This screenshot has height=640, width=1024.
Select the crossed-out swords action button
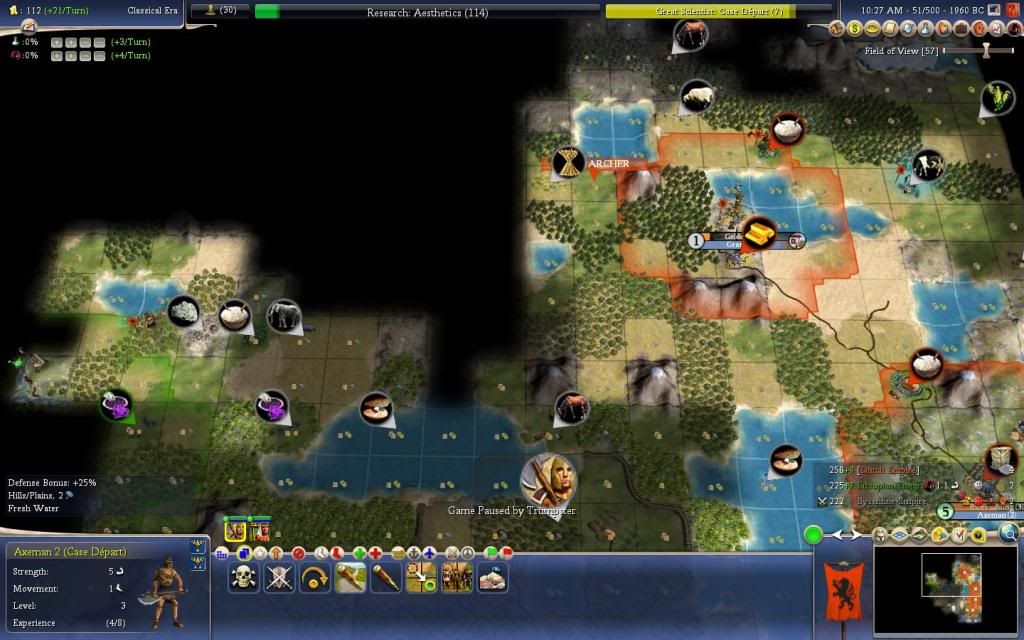[x=279, y=577]
